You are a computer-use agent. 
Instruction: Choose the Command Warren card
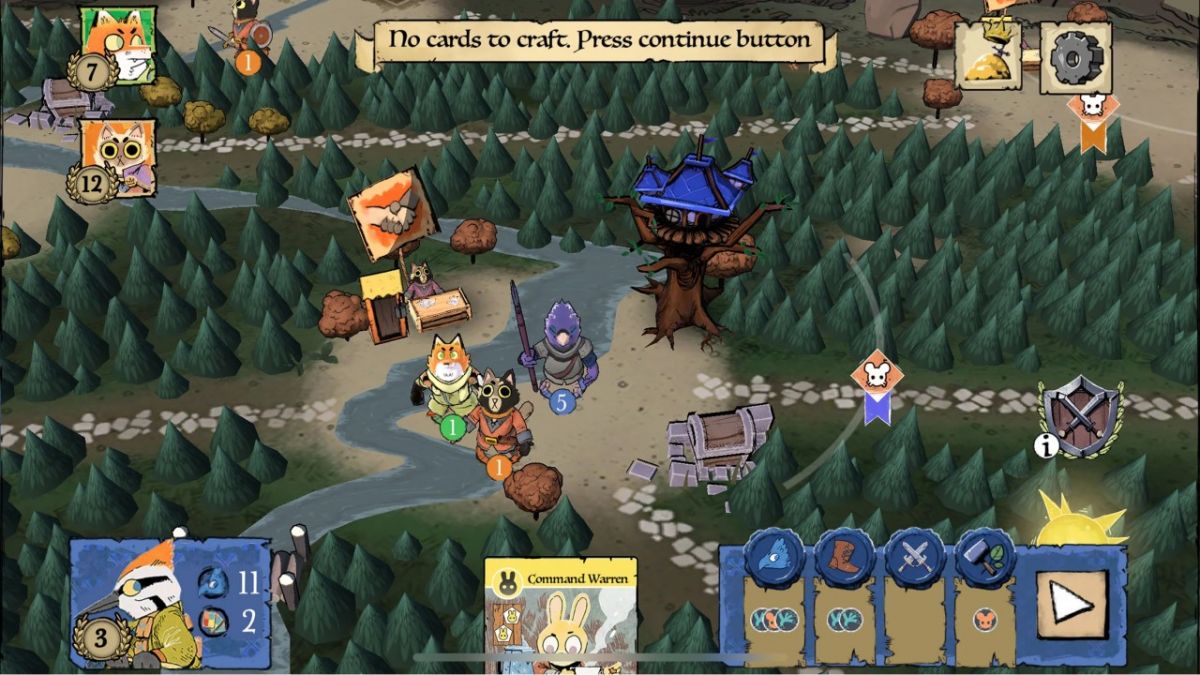pyautogui.click(x=560, y=615)
